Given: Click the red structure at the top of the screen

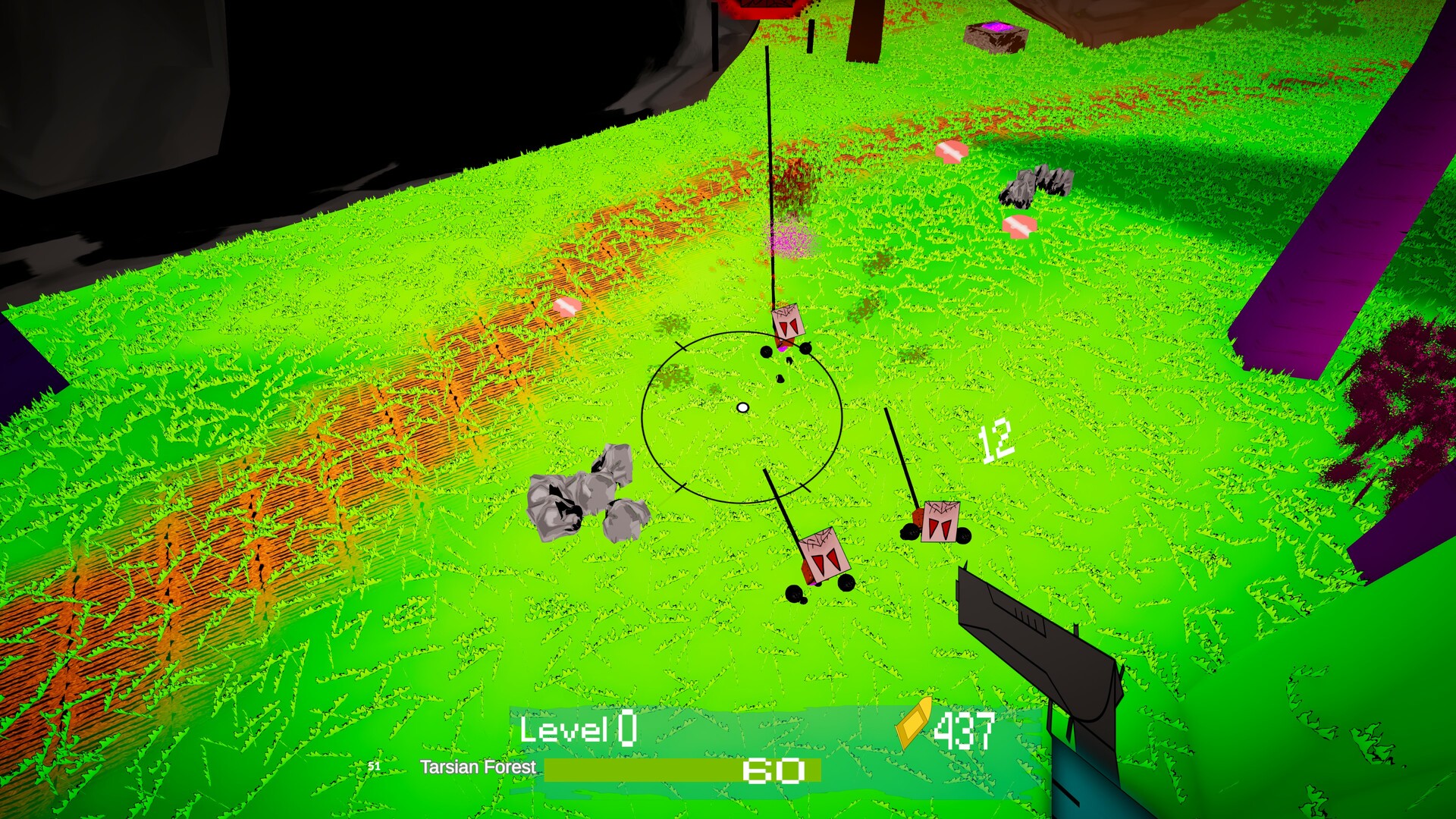Looking at the screenshot, I should [762, 9].
